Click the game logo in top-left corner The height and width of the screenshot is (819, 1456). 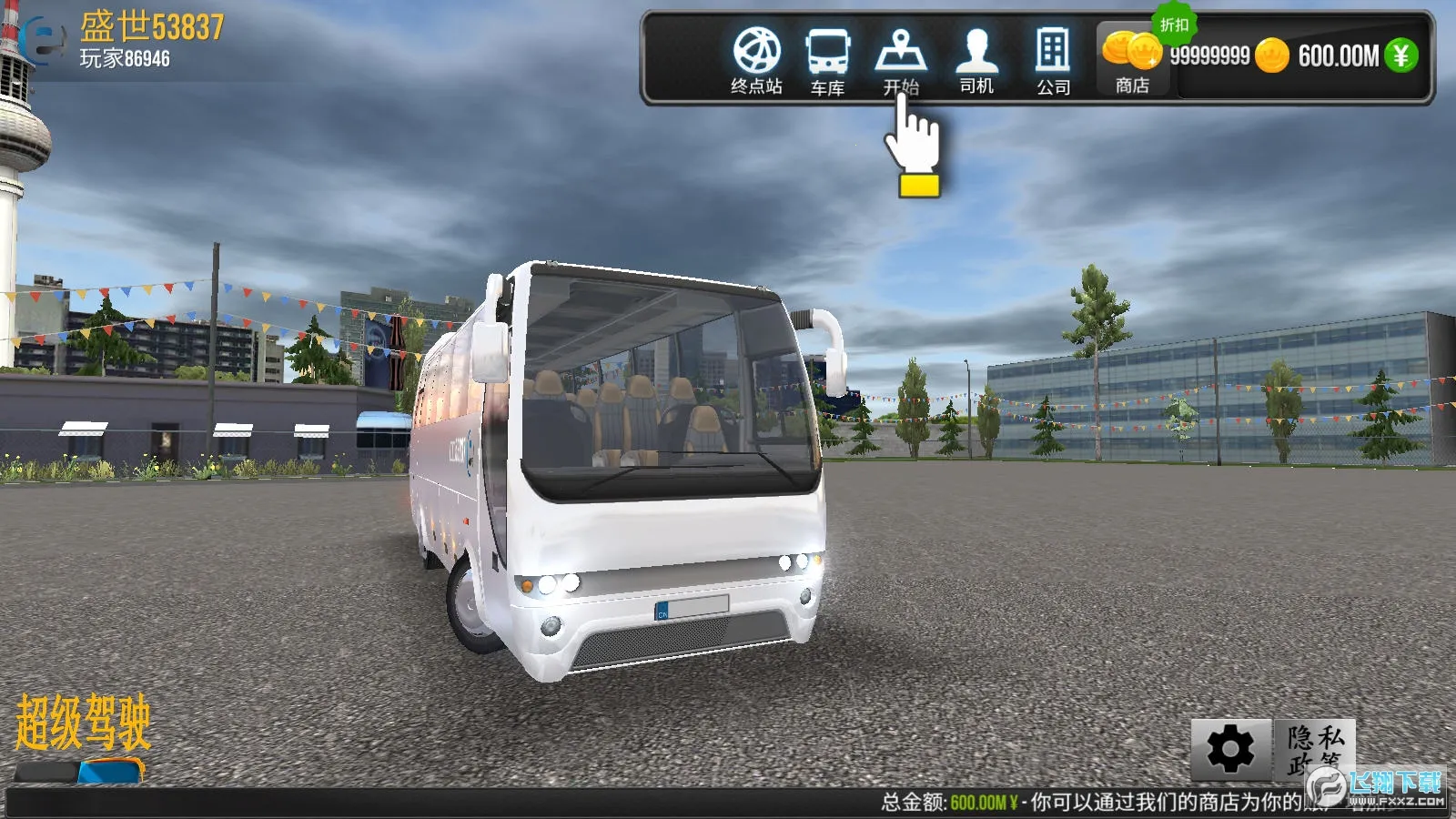[x=41, y=41]
